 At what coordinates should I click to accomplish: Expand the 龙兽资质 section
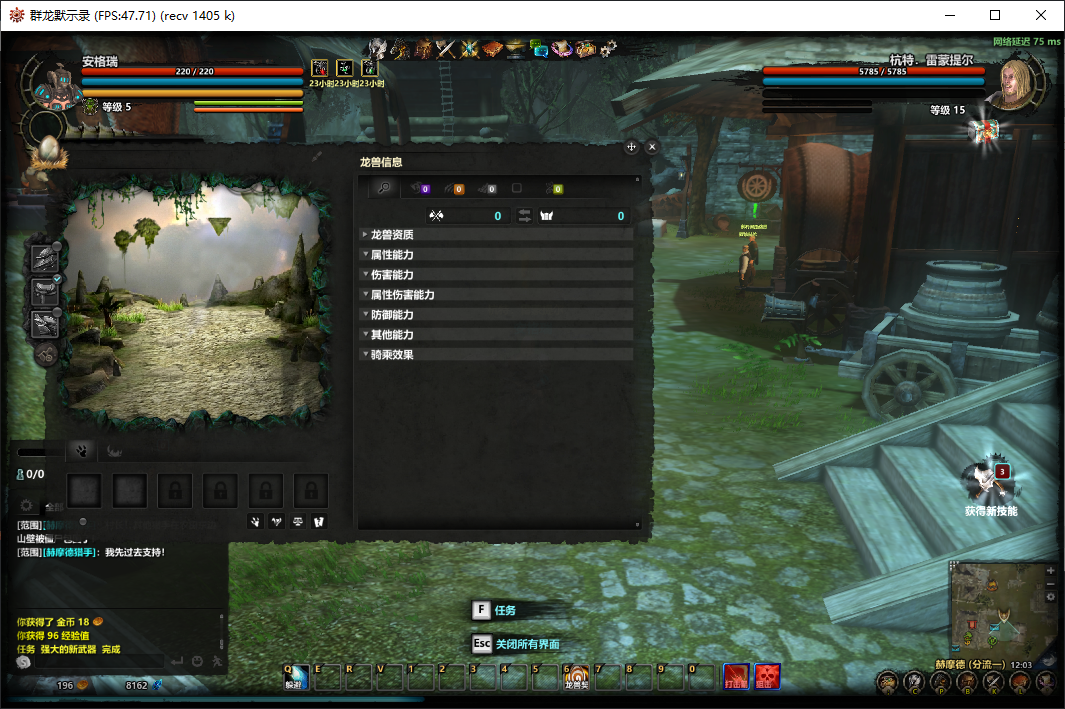[392, 235]
